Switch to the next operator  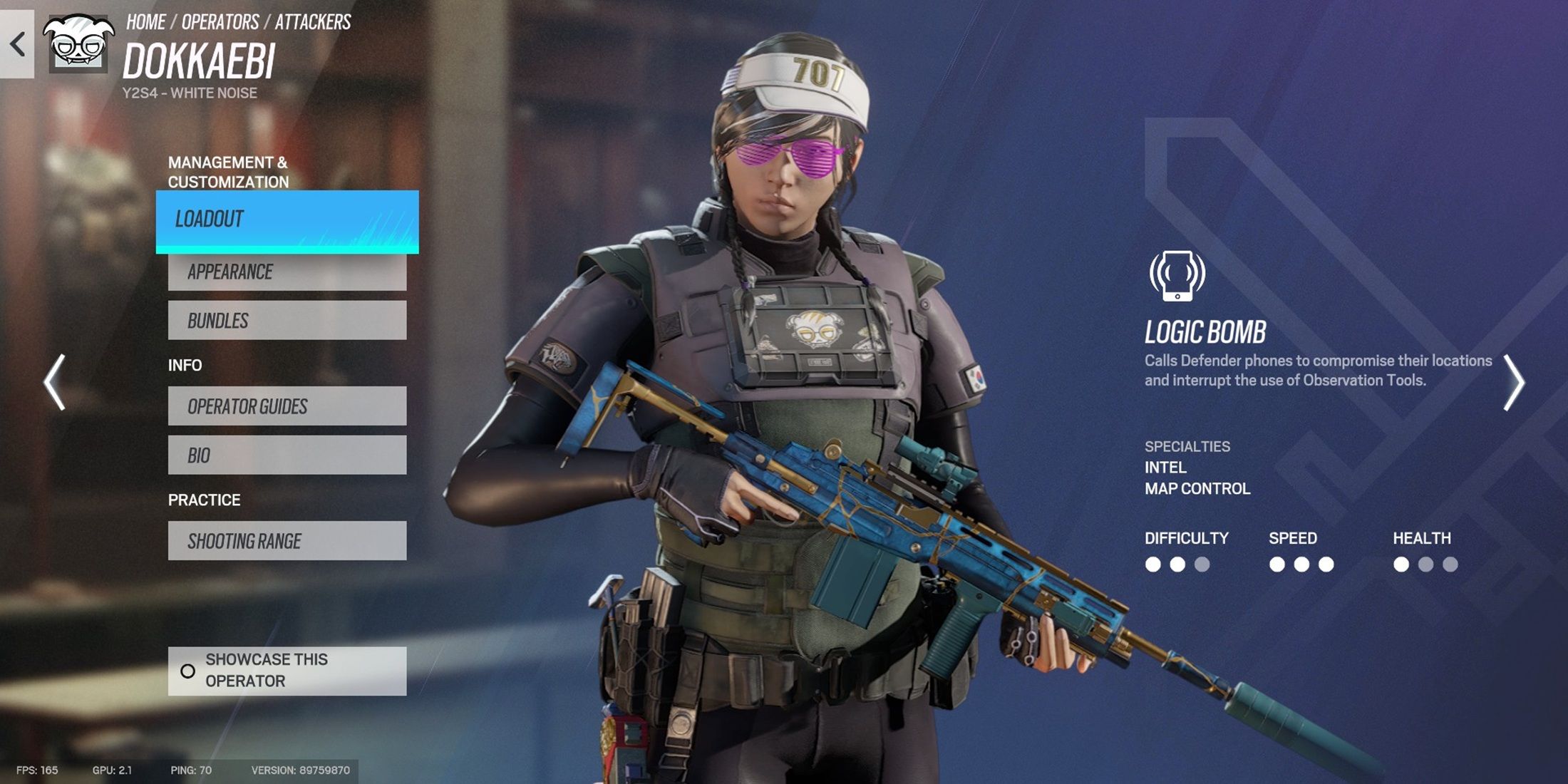coord(1513,383)
